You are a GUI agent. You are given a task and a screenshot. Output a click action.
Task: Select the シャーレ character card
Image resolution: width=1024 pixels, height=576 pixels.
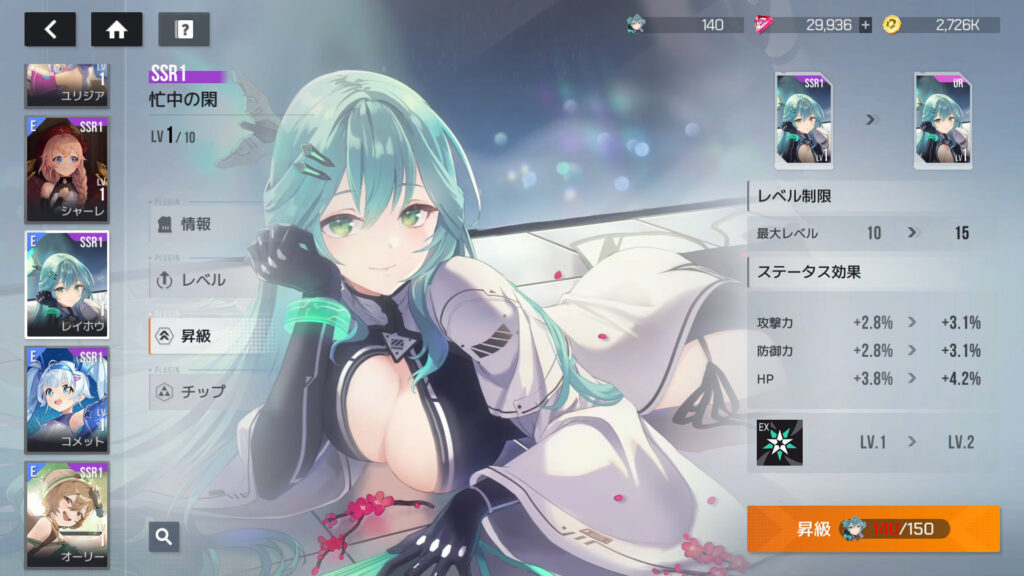[67, 168]
